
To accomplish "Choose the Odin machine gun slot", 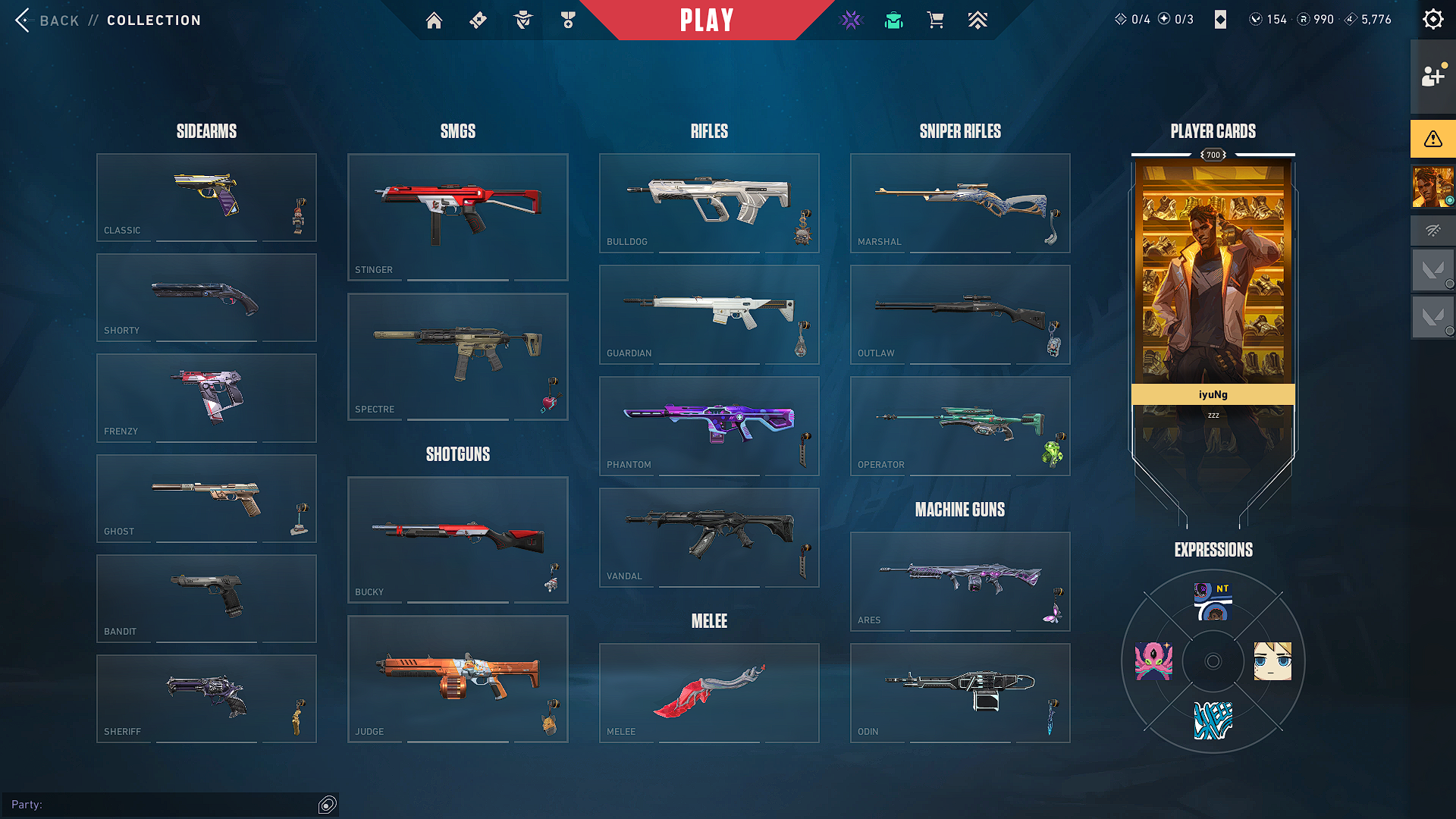I will pos(960,692).
